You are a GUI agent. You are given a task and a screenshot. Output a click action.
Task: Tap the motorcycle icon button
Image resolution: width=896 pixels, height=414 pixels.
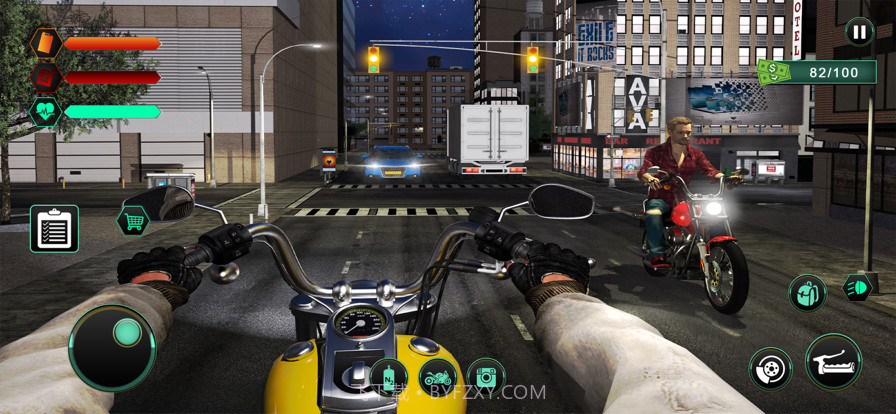click(438, 377)
